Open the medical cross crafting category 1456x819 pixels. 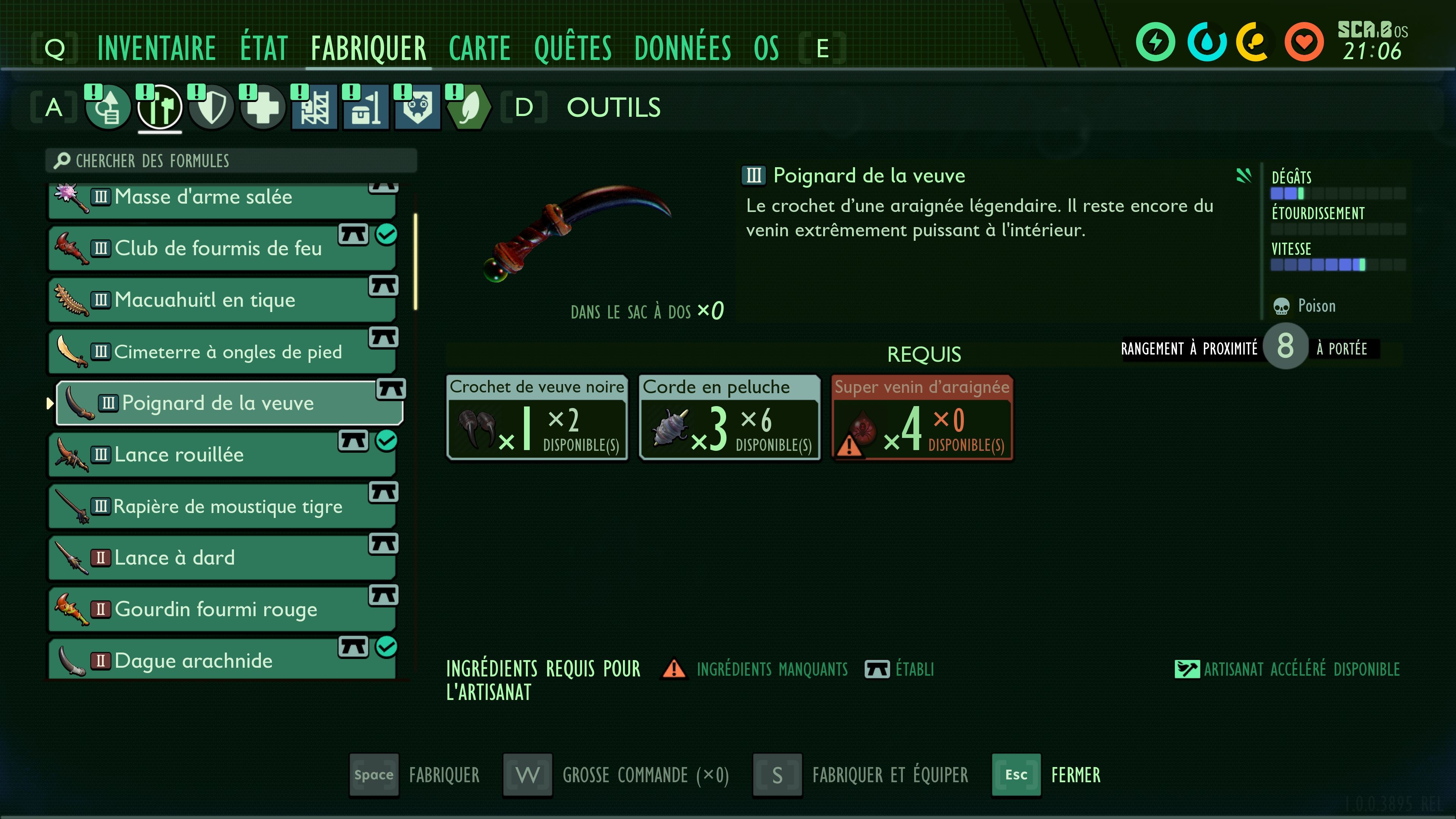click(263, 107)
